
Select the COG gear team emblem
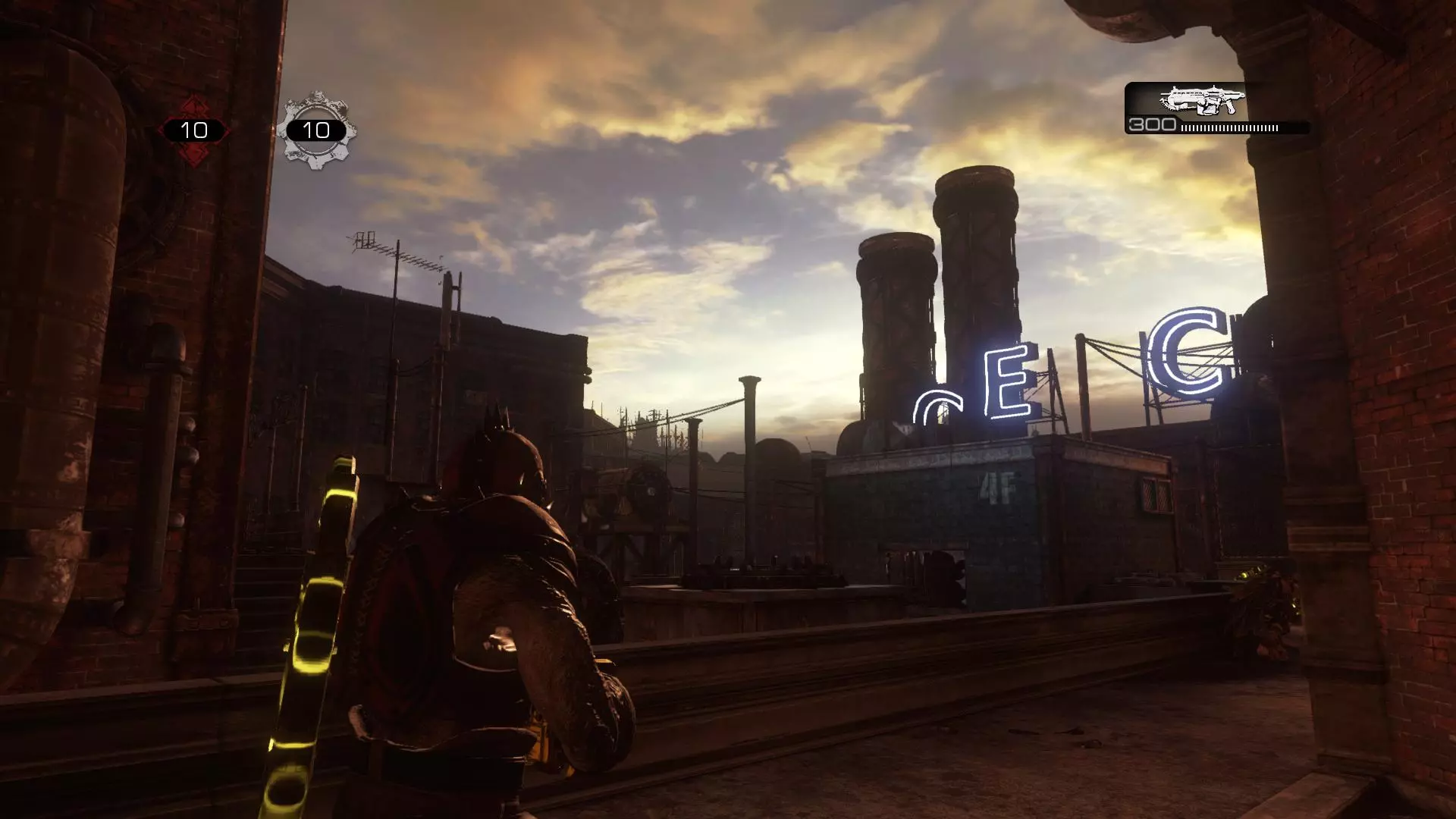point(316,130)
